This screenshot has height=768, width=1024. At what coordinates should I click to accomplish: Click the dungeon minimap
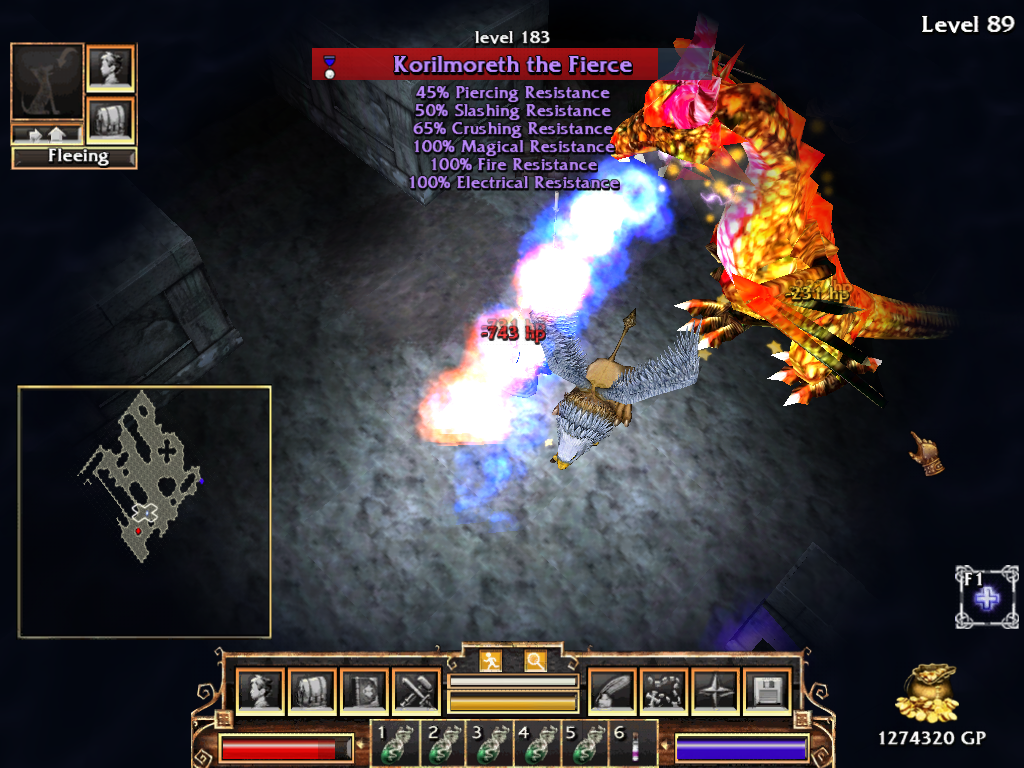(144, 511)
